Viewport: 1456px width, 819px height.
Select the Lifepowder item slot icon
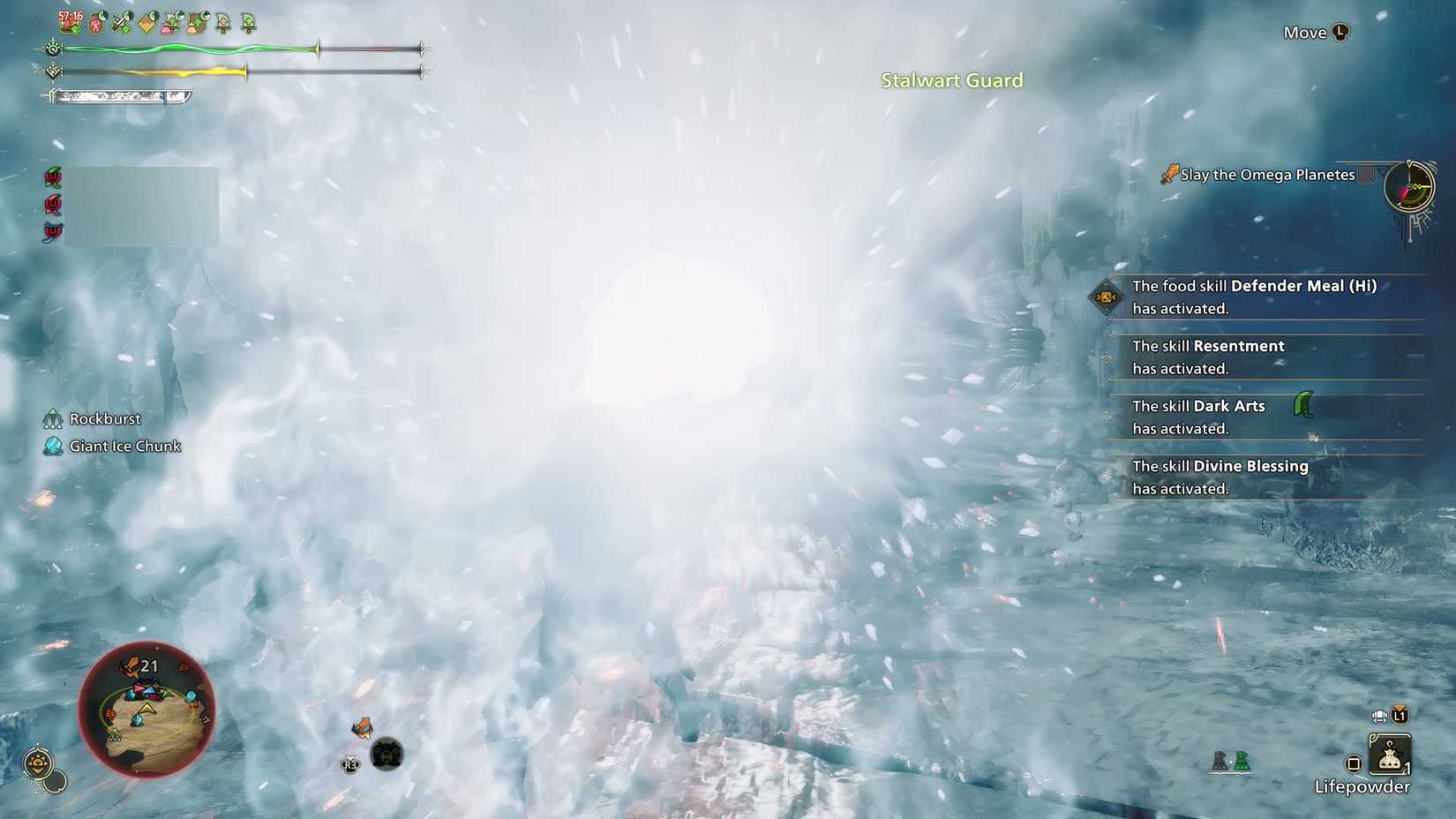coord(1390,755)
